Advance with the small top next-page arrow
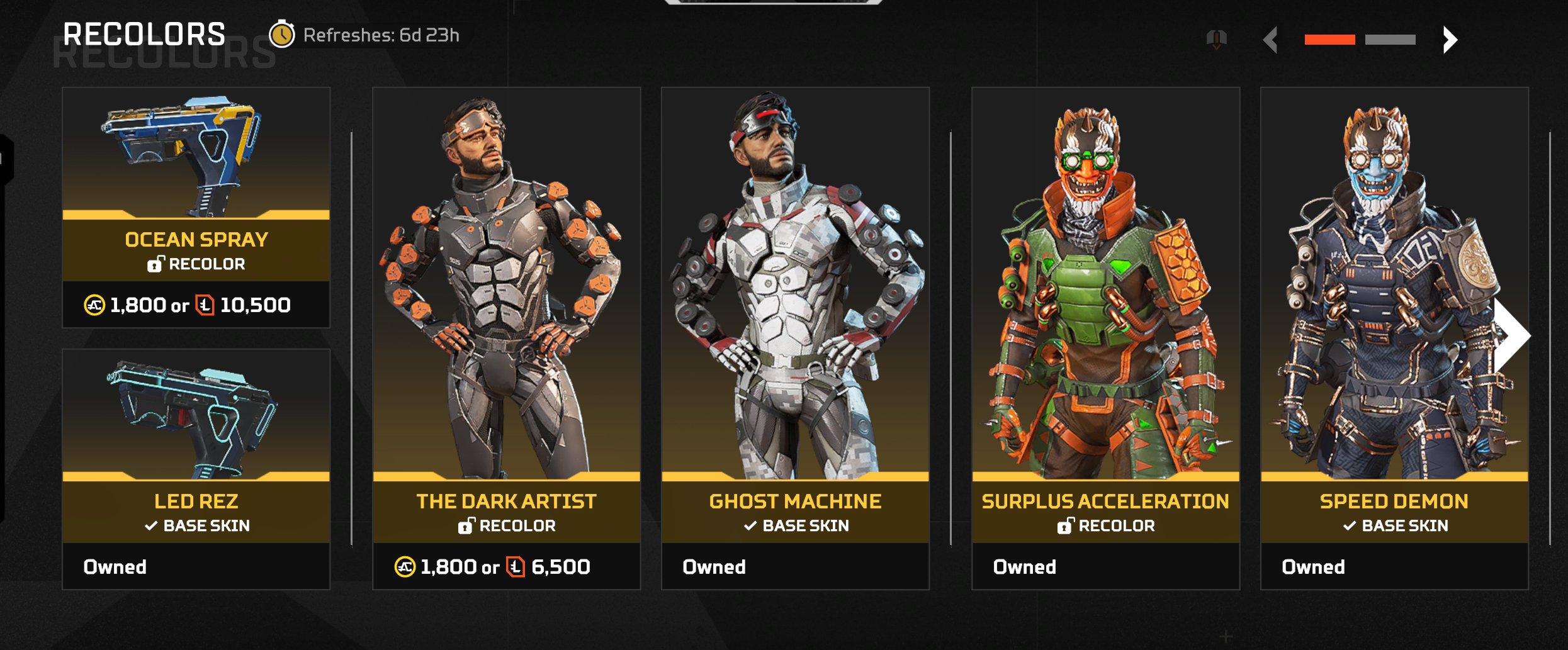1568x650 pixels. click(x=1450, y=40)
